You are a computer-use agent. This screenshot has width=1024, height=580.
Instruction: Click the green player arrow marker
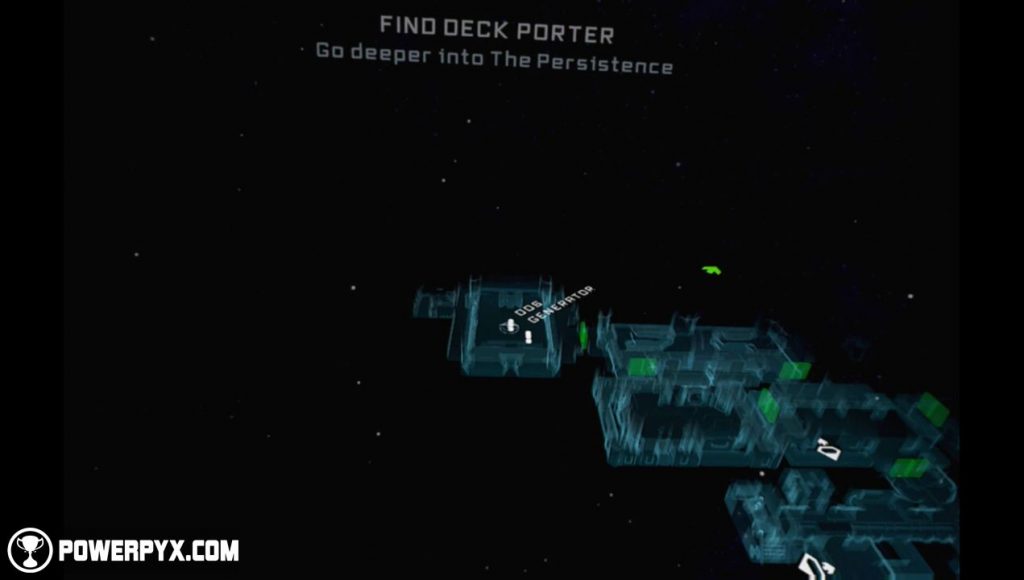(x=711, y=269)
